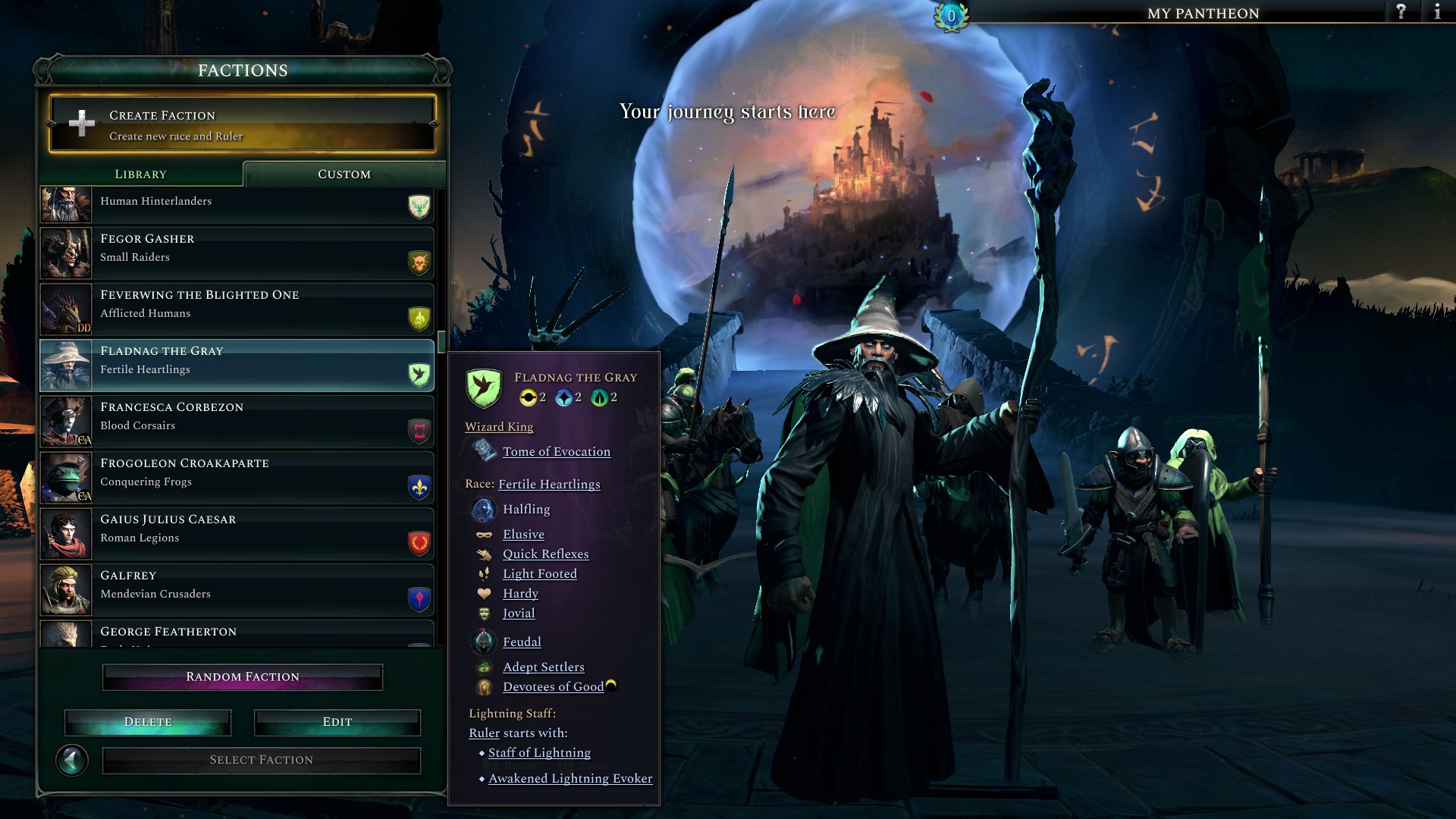Open the Fertile Heartlings race link
The width and height of the screenshot is (1456, 819).
[549, 484]
